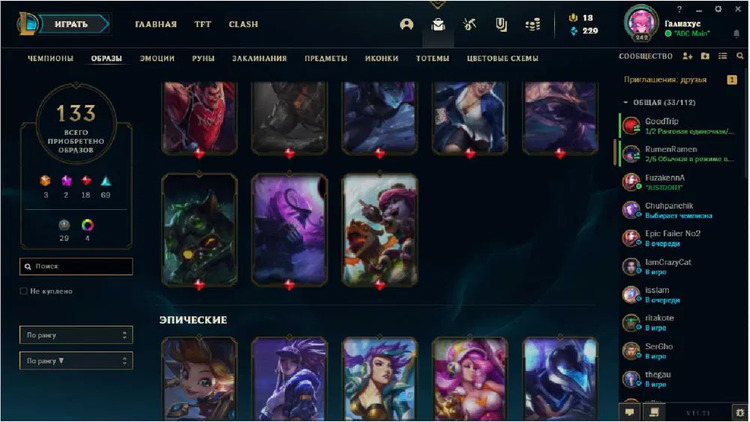
Task: Open the profile icon in top navigation
Action: coord(406,24)
